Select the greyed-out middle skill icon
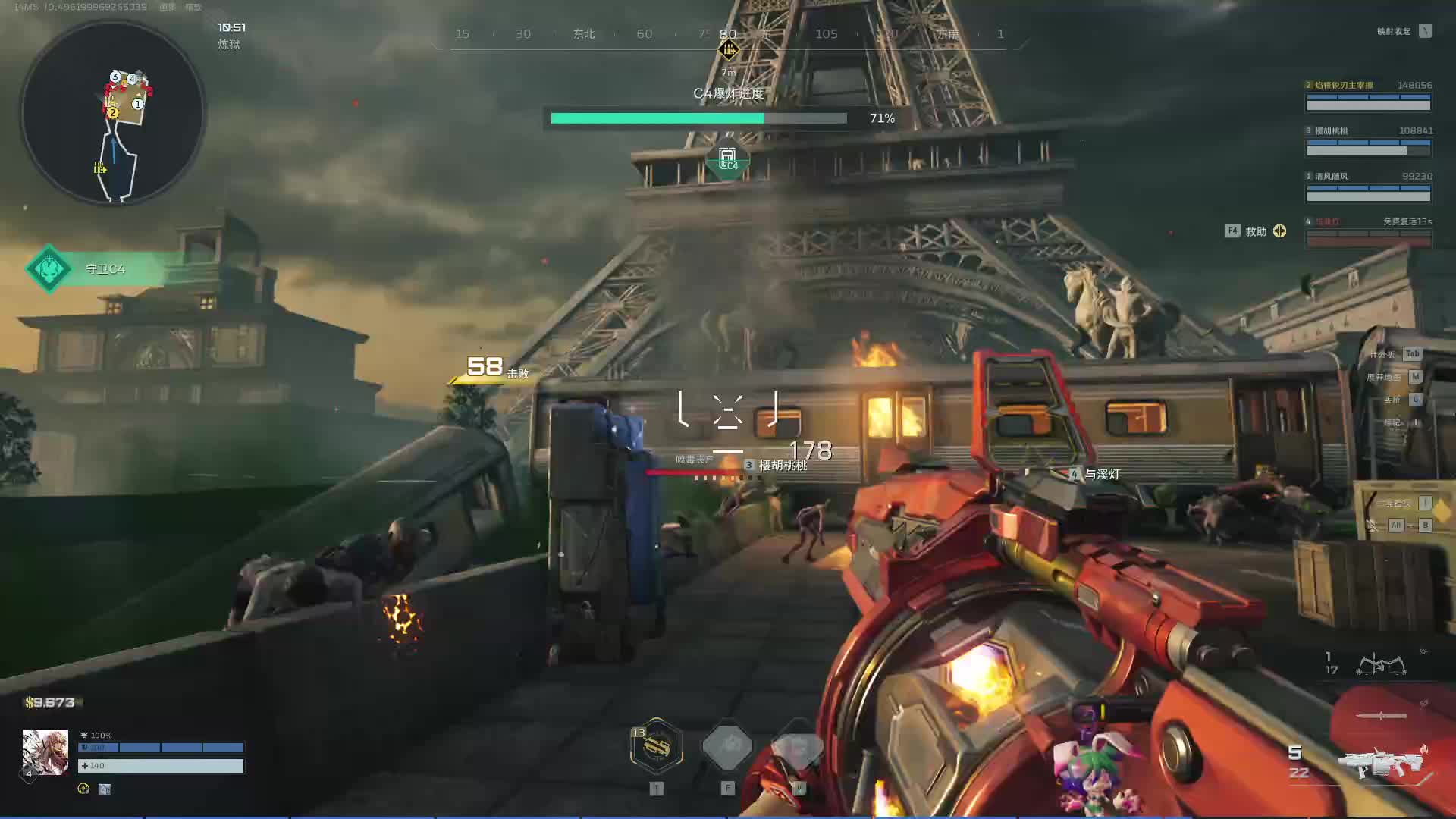 click(727, 746)
